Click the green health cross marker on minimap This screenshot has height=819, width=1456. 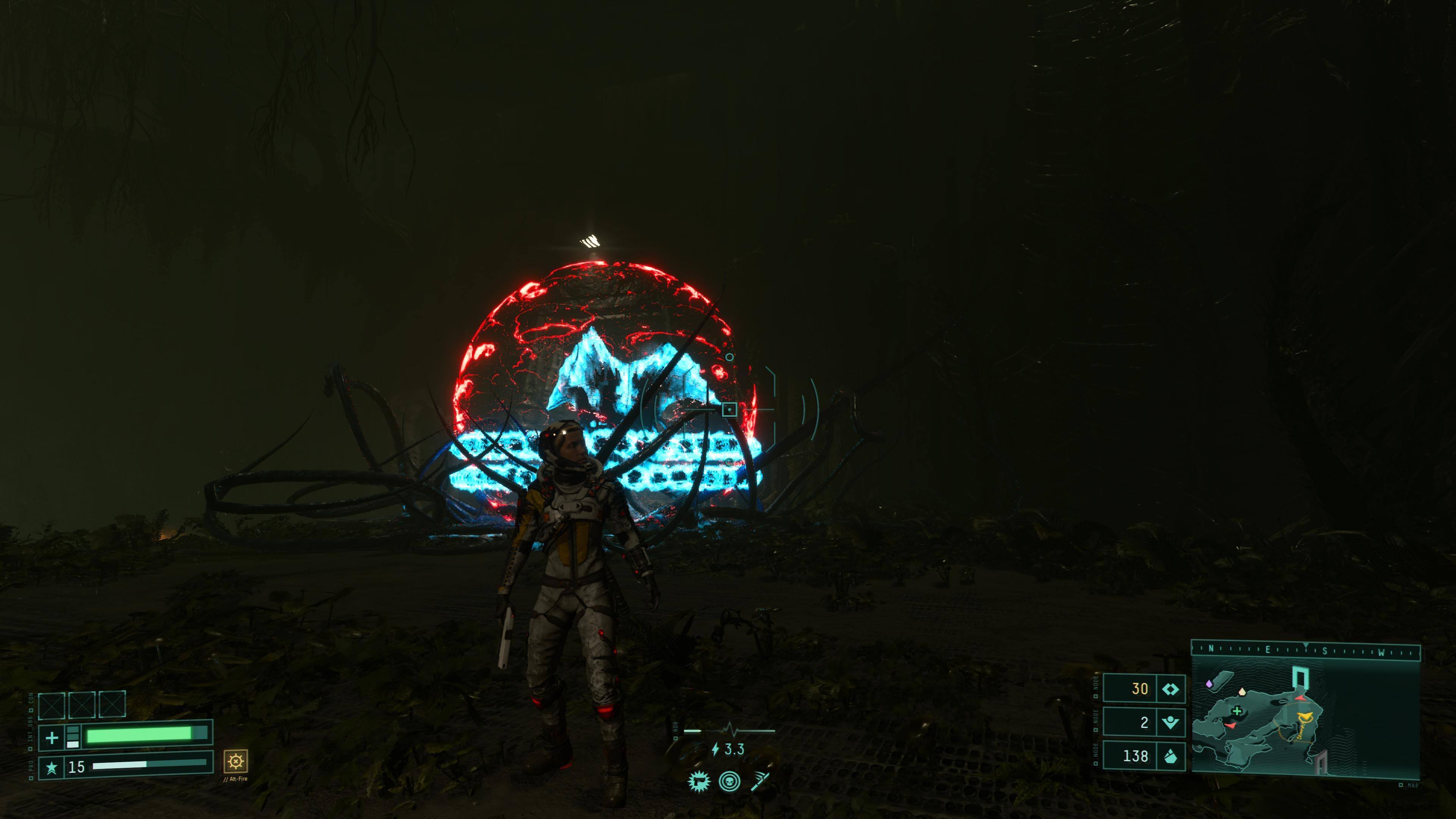point(1237,711)
